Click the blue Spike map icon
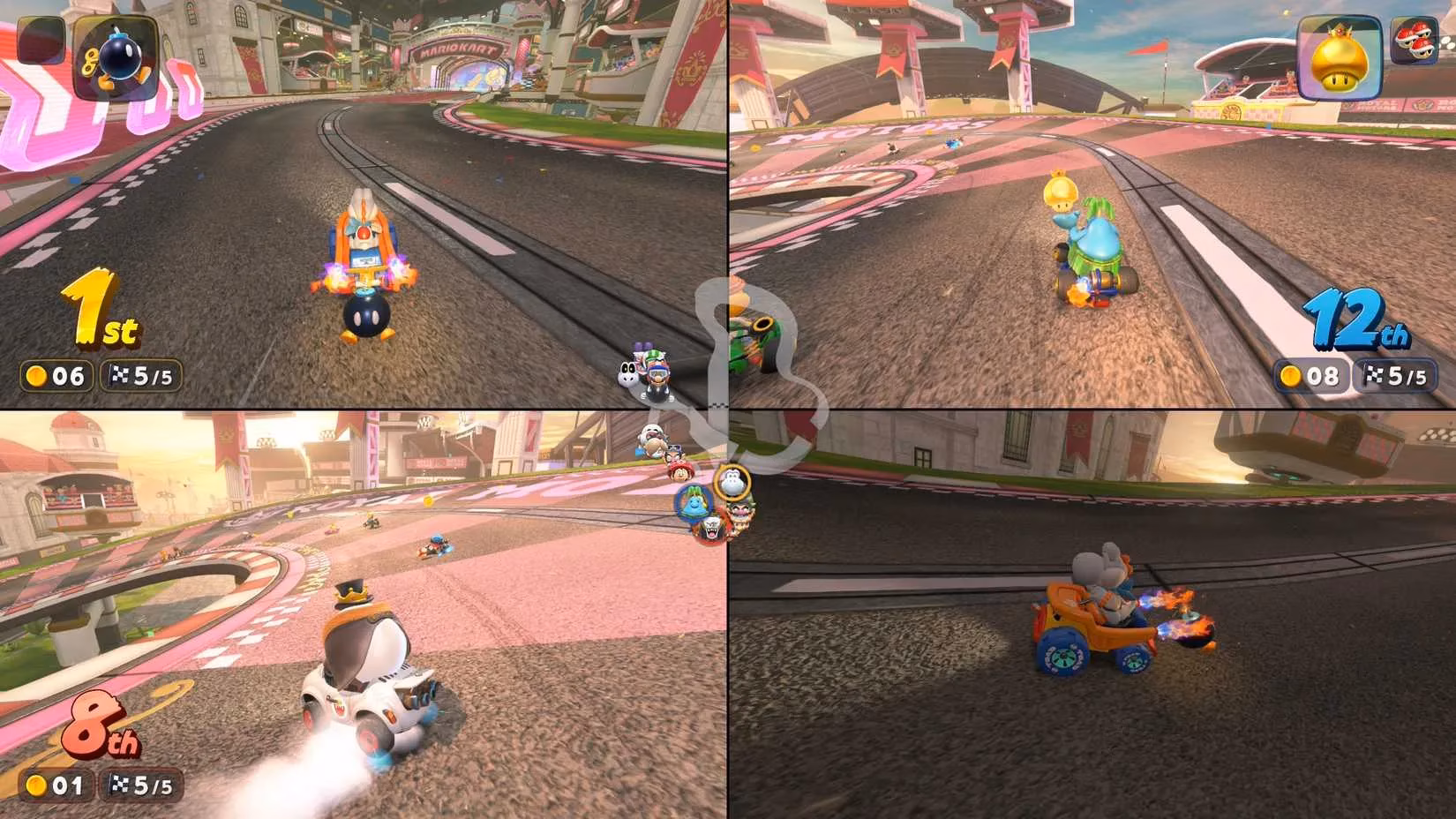 point(694,504)
